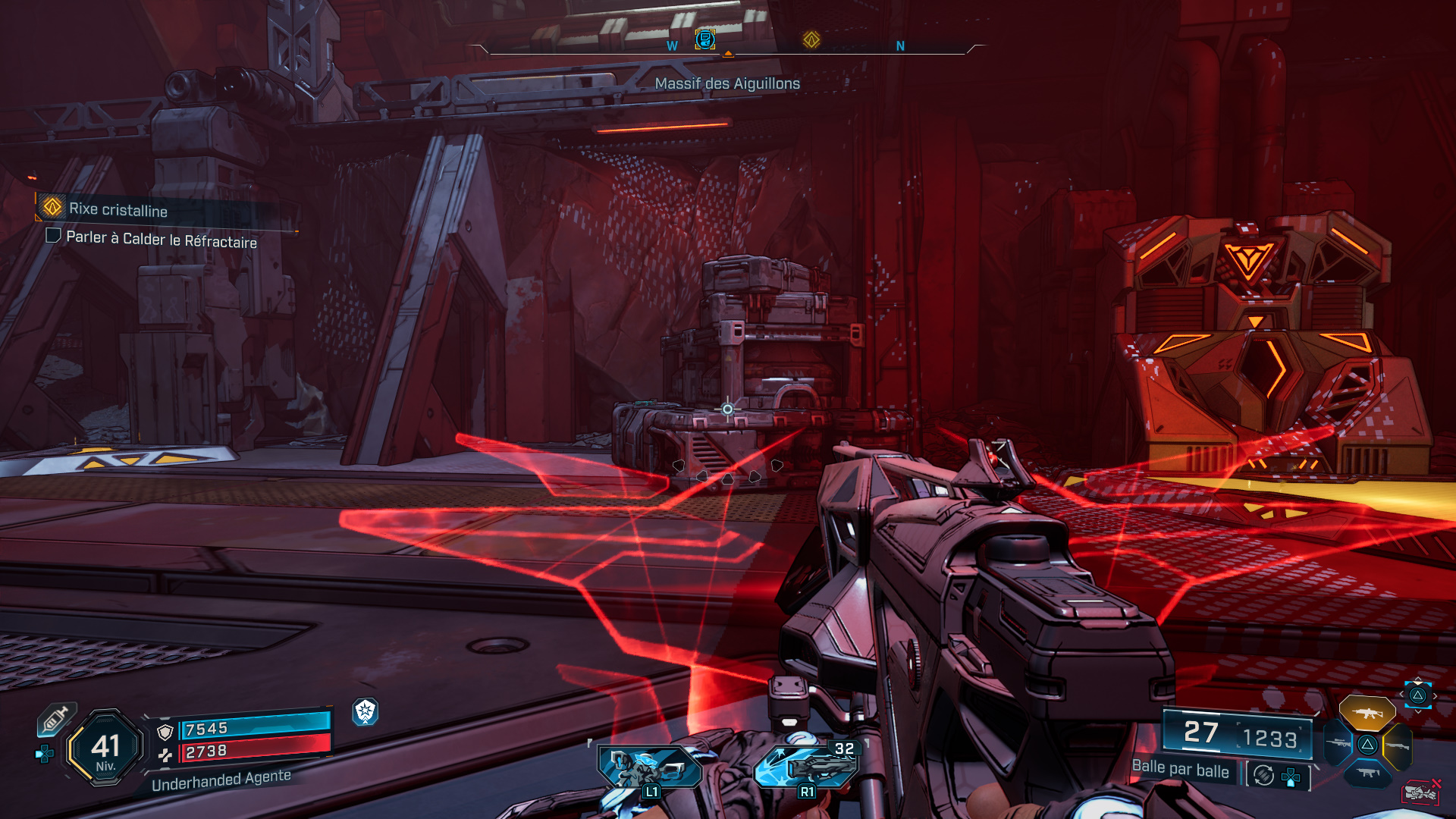
Task: Select the shotgun slot in the weapon selector
Action: [x=1399, y=746]
